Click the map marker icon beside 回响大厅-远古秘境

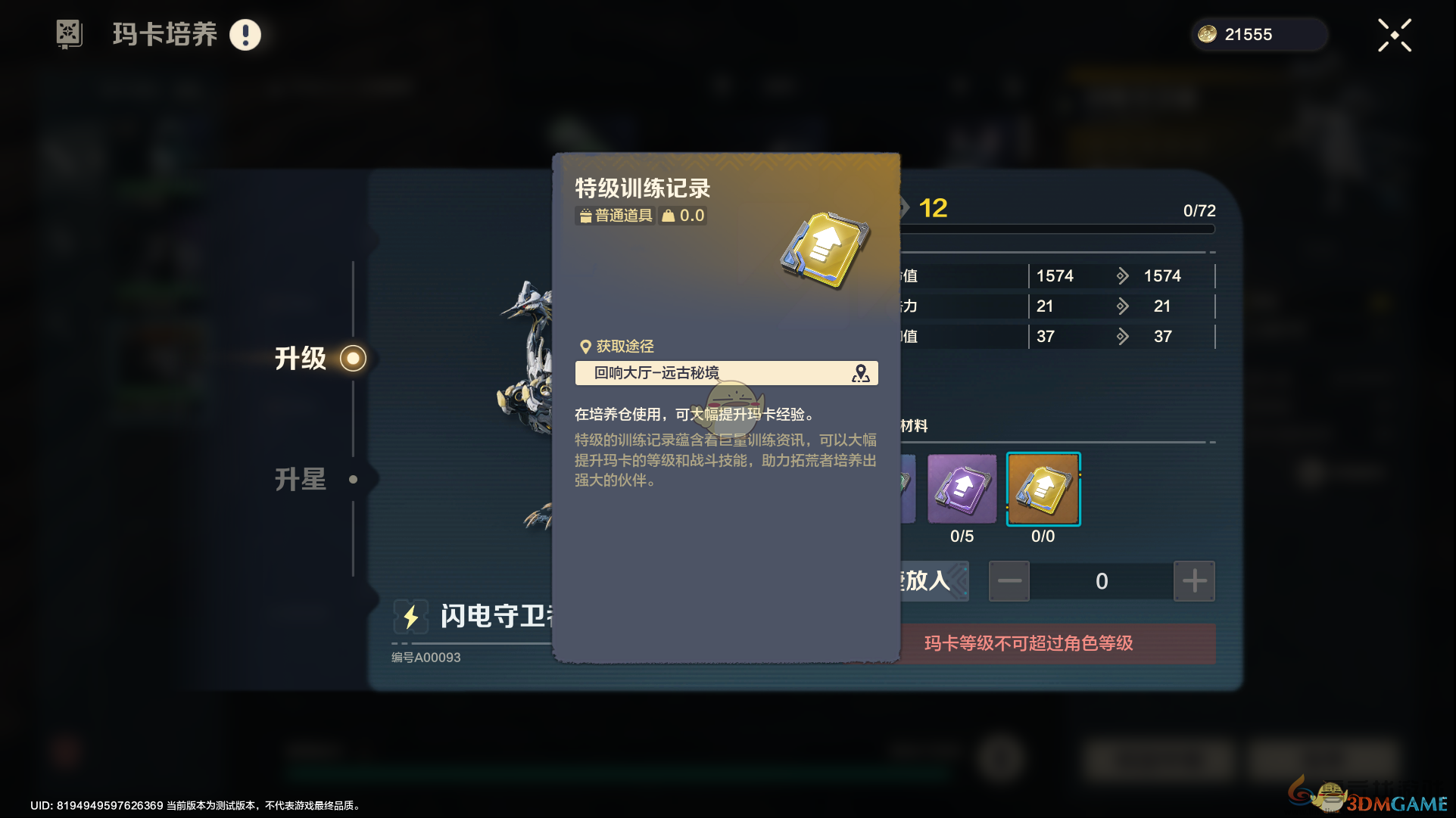pyautogui.click(x=860, y=372)
